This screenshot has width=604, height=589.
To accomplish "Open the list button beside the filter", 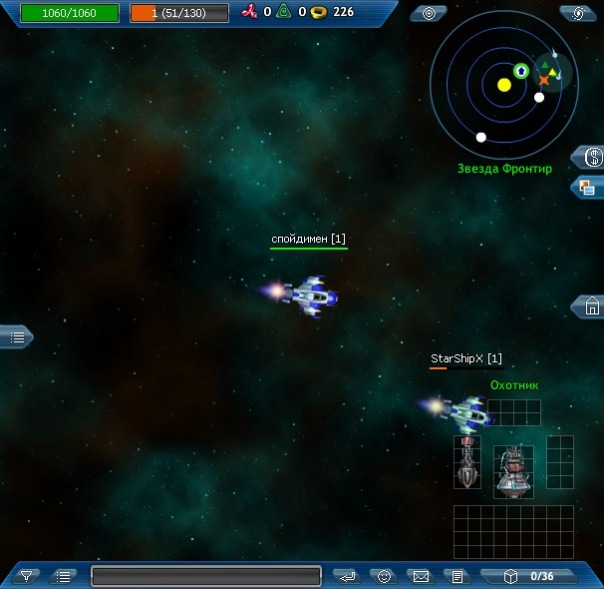I will (x=64, y=575).
